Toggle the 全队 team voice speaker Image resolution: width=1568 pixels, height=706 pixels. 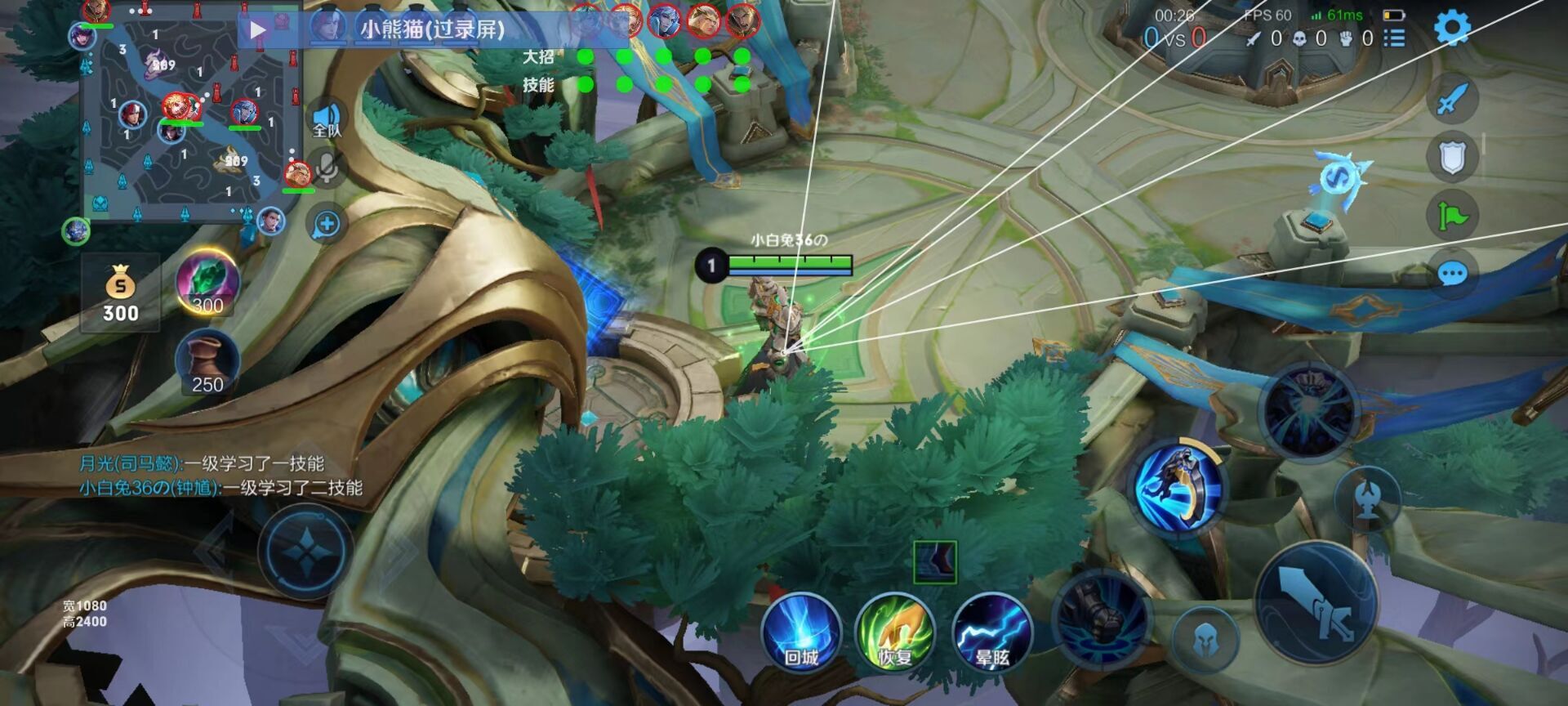327,120
